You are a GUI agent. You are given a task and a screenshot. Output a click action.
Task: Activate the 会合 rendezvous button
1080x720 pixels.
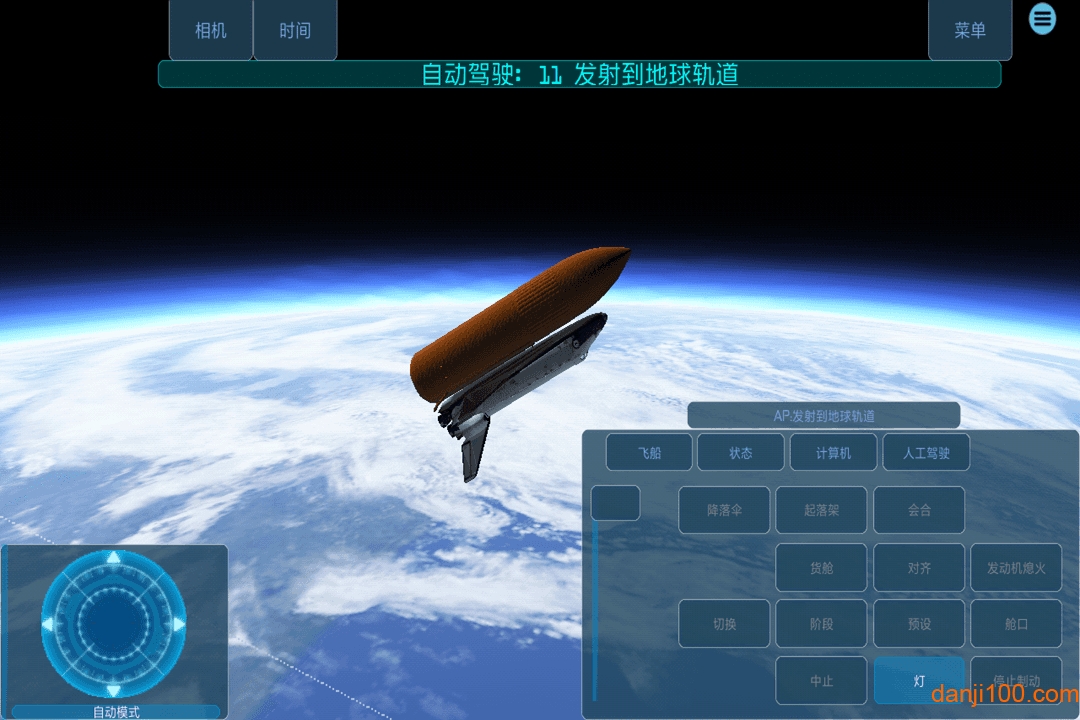tap(919, 510)
